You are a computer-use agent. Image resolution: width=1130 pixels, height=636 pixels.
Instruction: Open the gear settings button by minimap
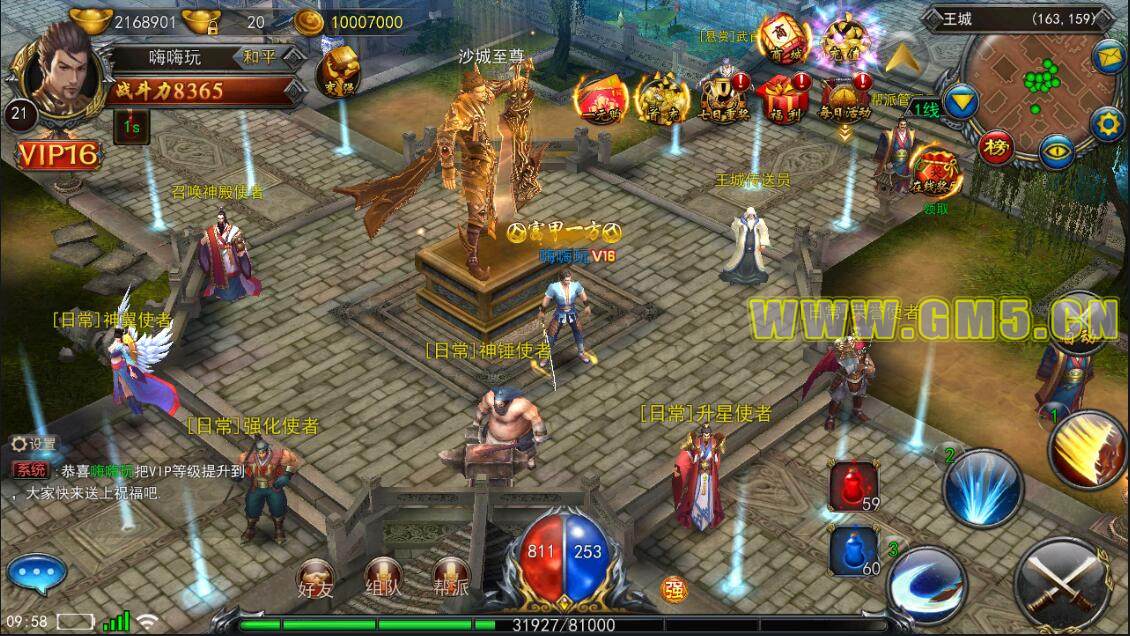(x=1106, y=124)
